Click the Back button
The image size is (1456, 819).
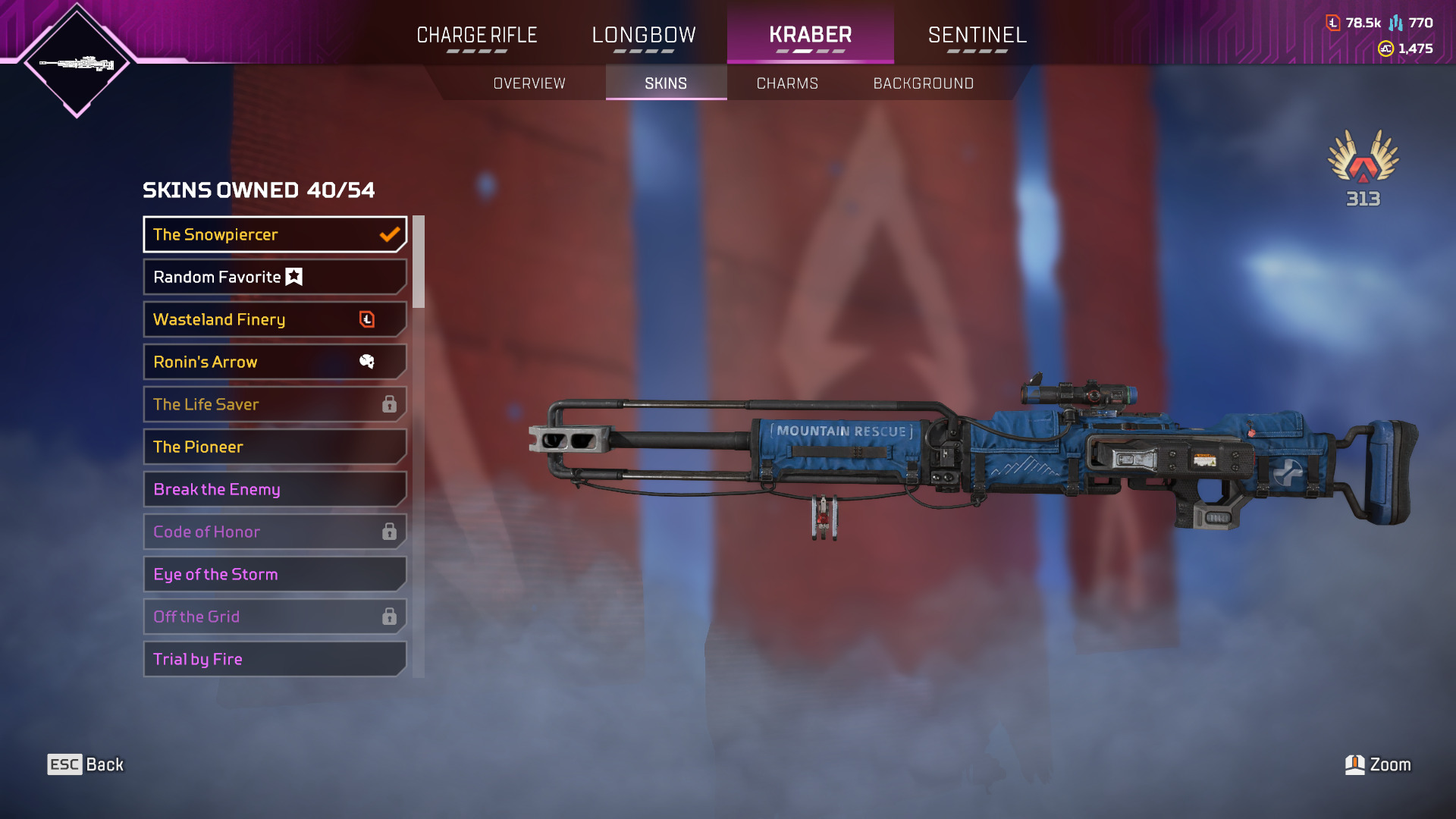(86, 764)
